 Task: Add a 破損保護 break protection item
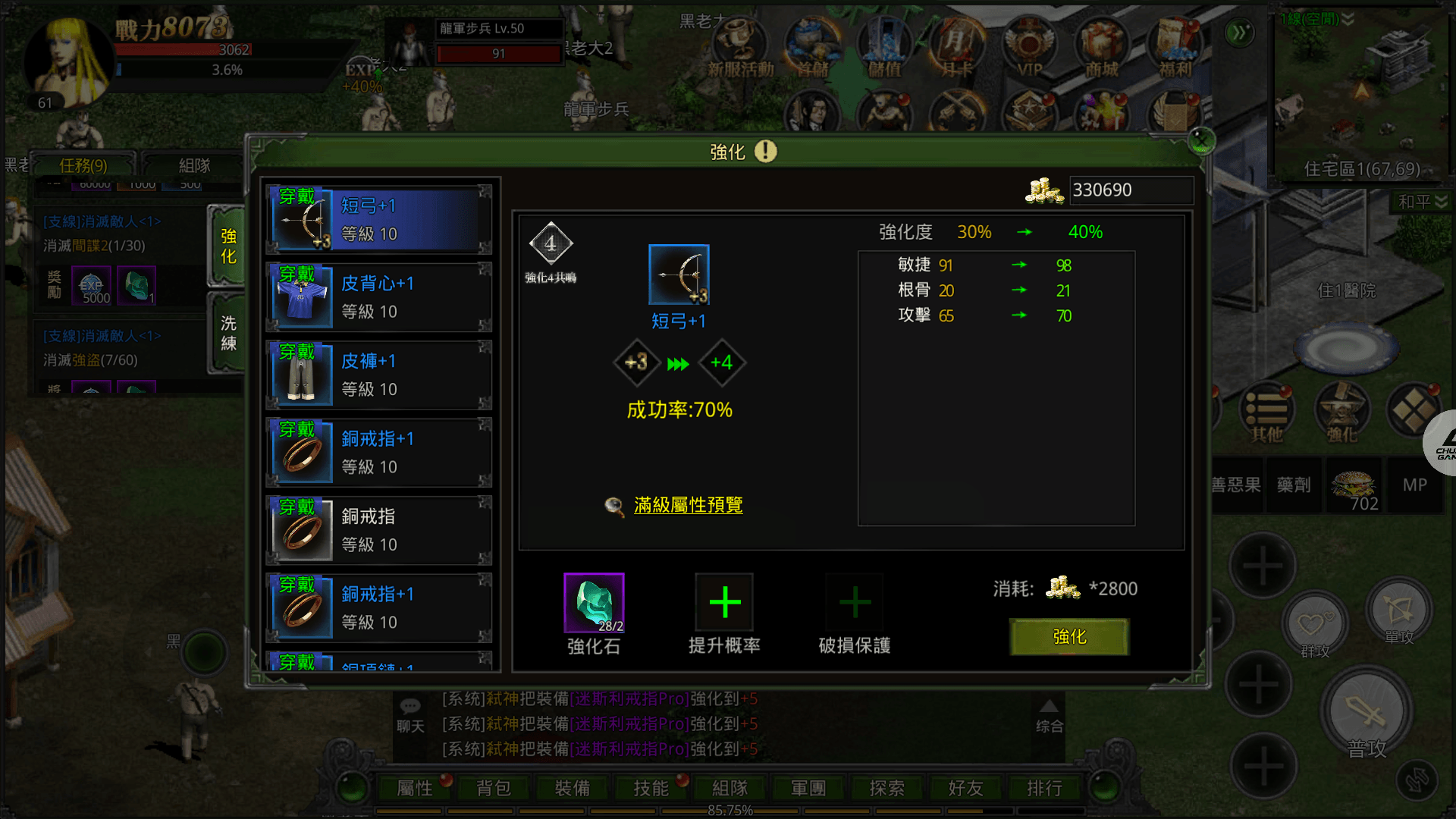[x=855, y=603]
